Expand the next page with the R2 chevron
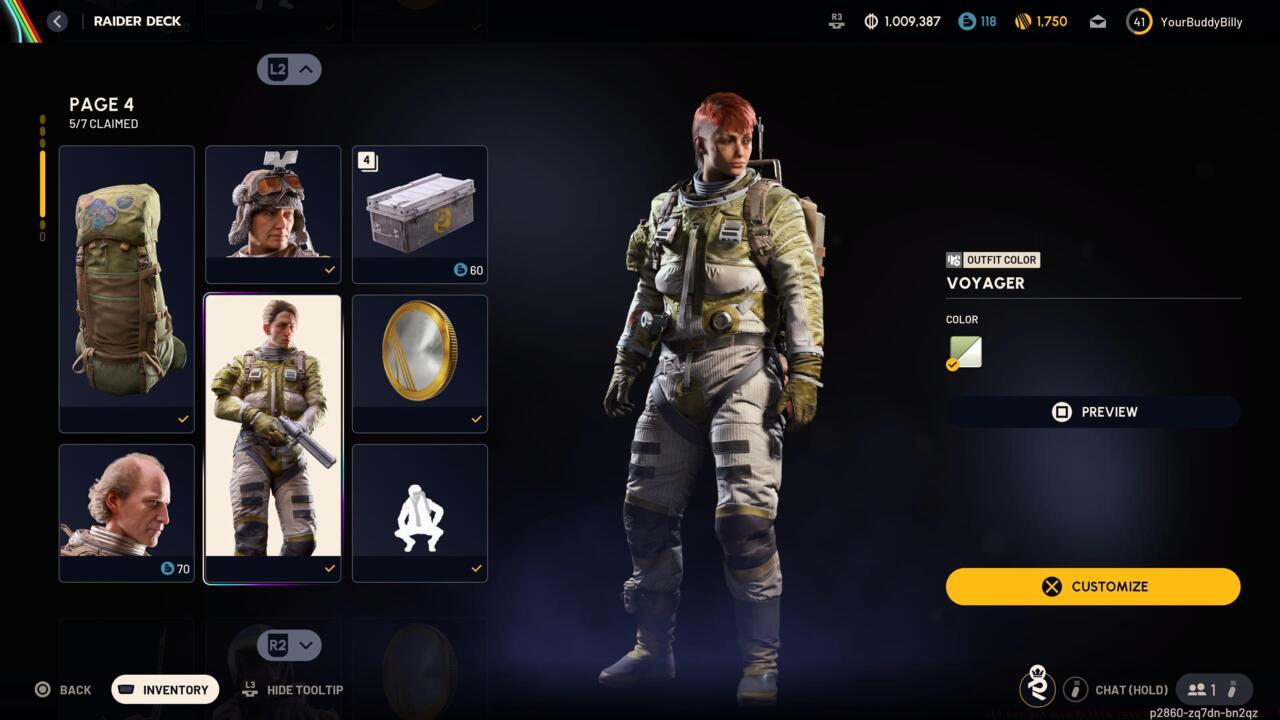Viewport: 1280px width, 720px height. (289, 645)
